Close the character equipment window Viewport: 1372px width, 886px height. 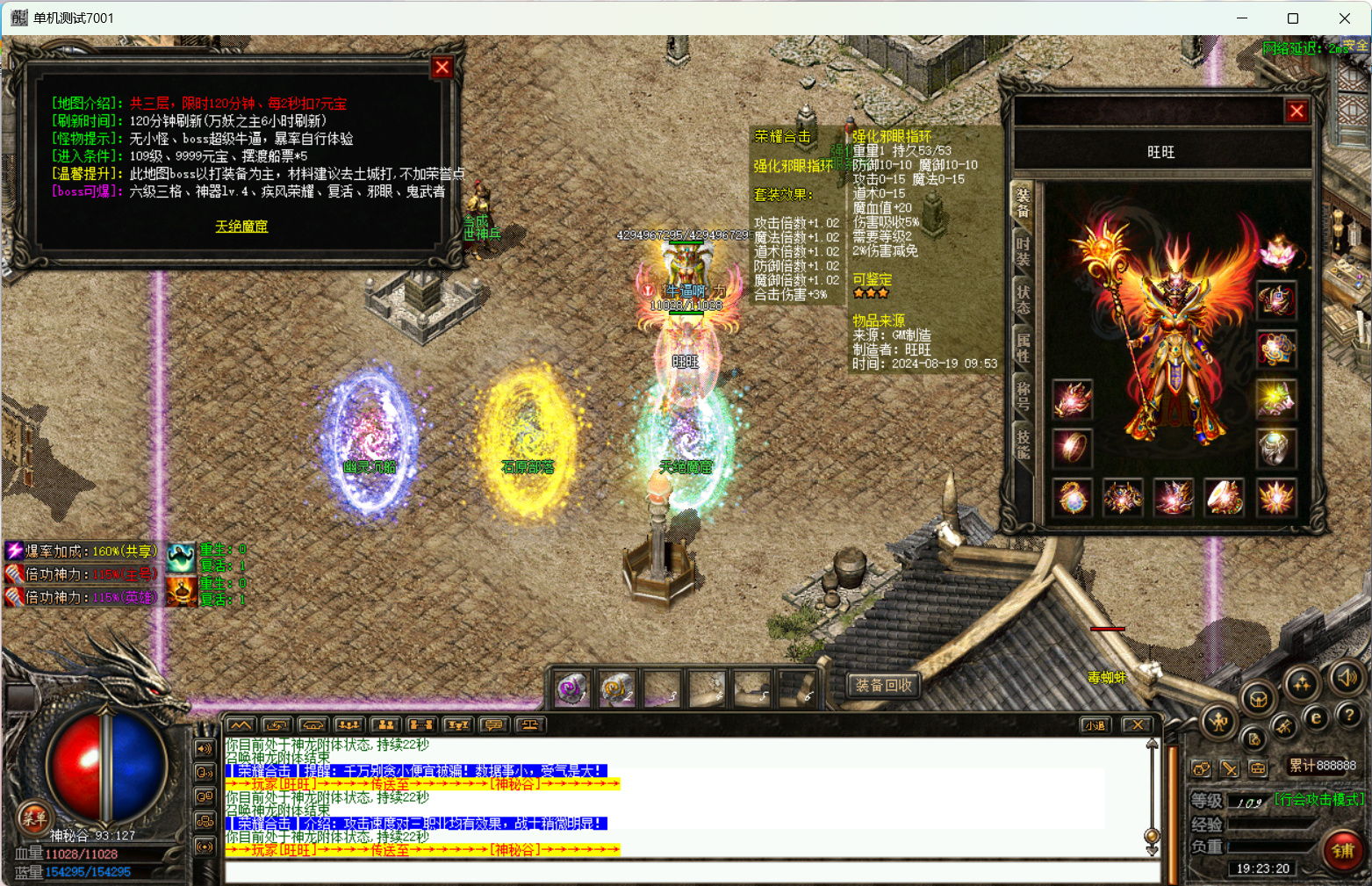(1296, 111)
